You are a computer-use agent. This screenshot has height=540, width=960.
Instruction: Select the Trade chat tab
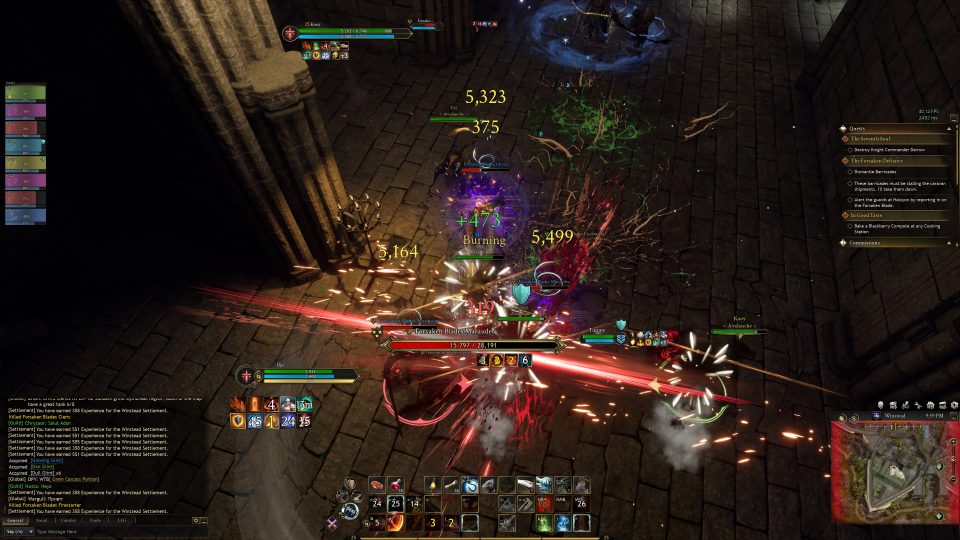point(95,520)
